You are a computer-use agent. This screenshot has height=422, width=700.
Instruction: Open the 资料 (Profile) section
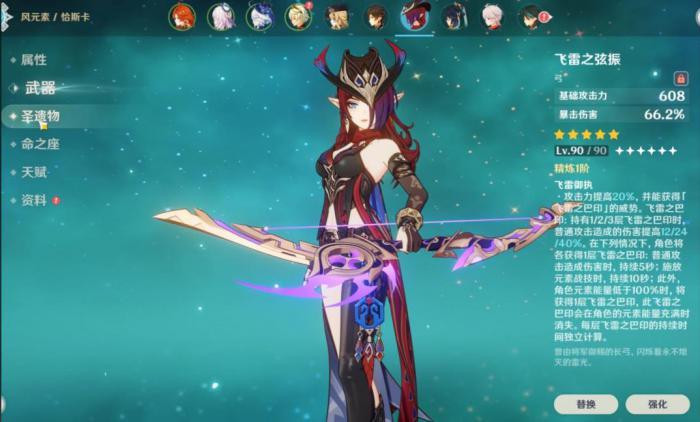point(34,200)
